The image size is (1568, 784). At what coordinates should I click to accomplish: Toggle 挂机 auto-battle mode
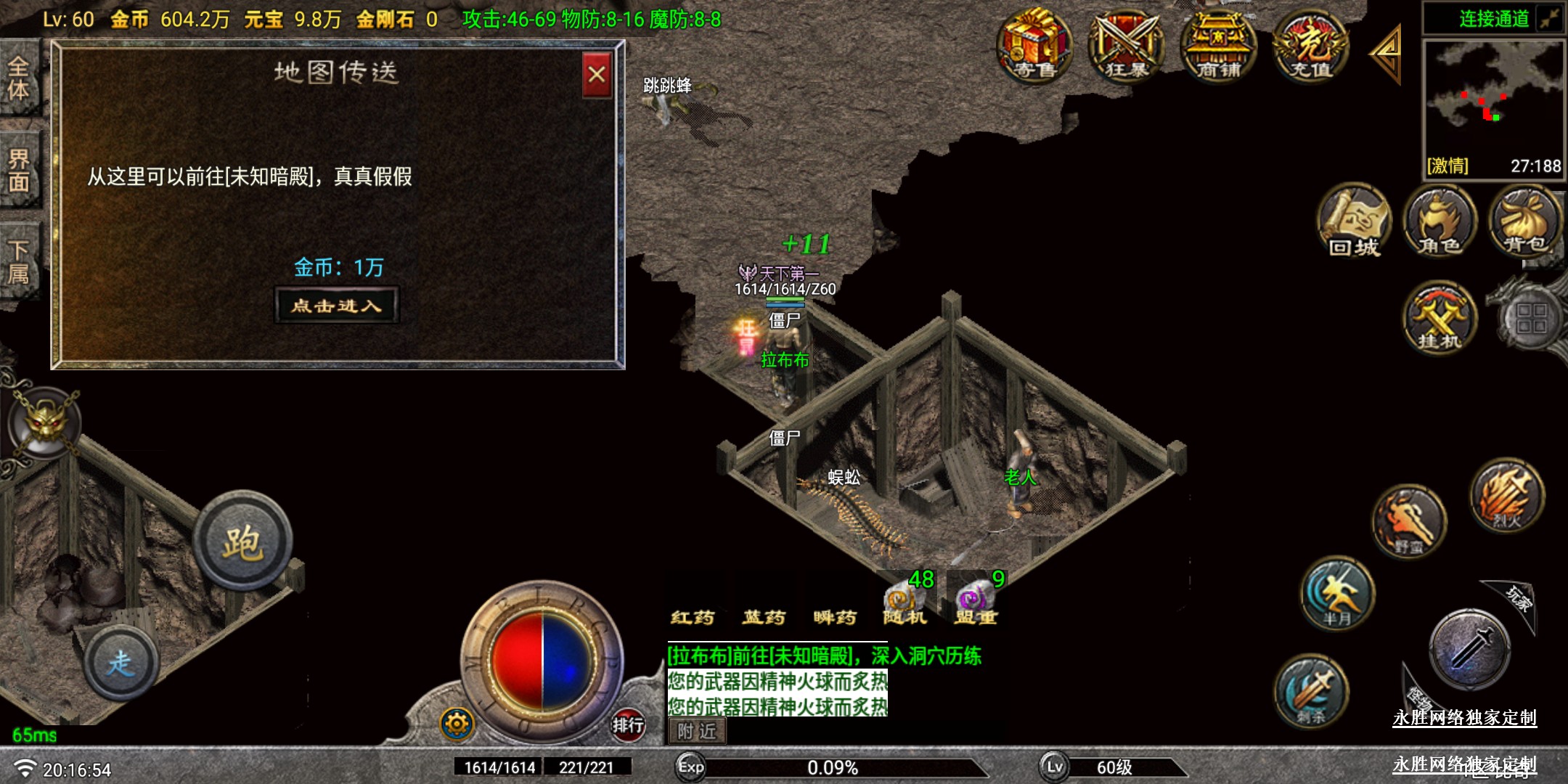tap(1440, 318)
